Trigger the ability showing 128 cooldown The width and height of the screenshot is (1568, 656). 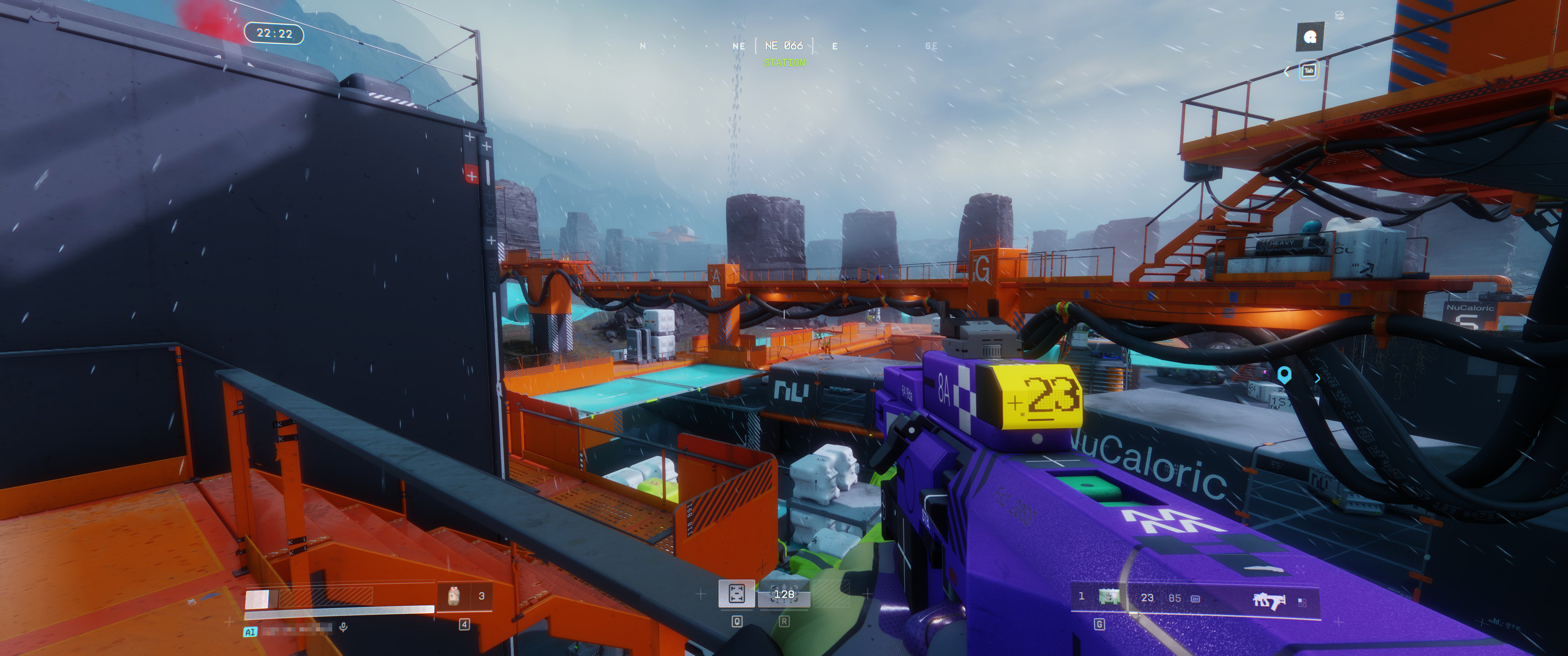click(784, 594)
